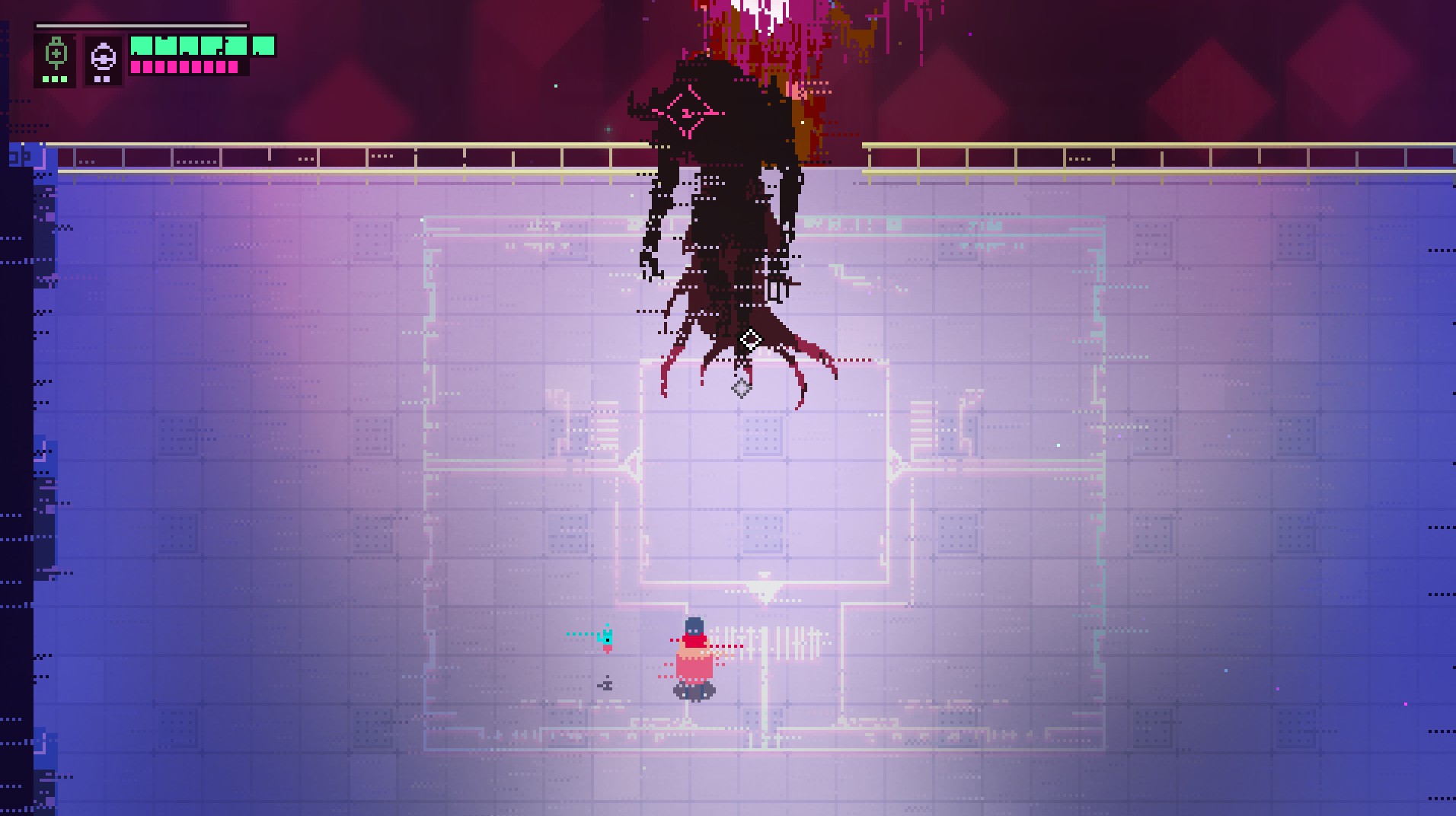Select the medkit icon in the HUD
The width and height of the screenshot is (1456, 816).
tap(56, 53)
